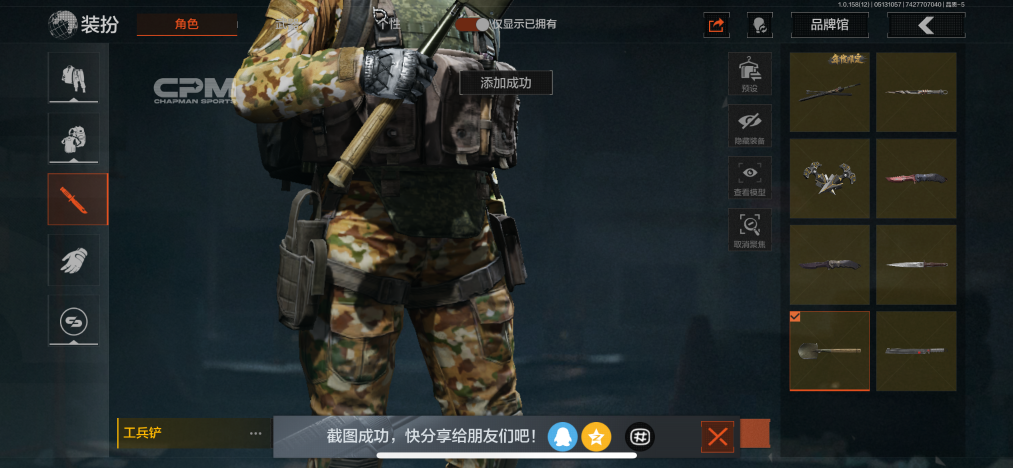Open the 工兵铲 item options dots
The height and width of the screenshot is (468, 1013).
pyautogui.click(x=255, y=434)
